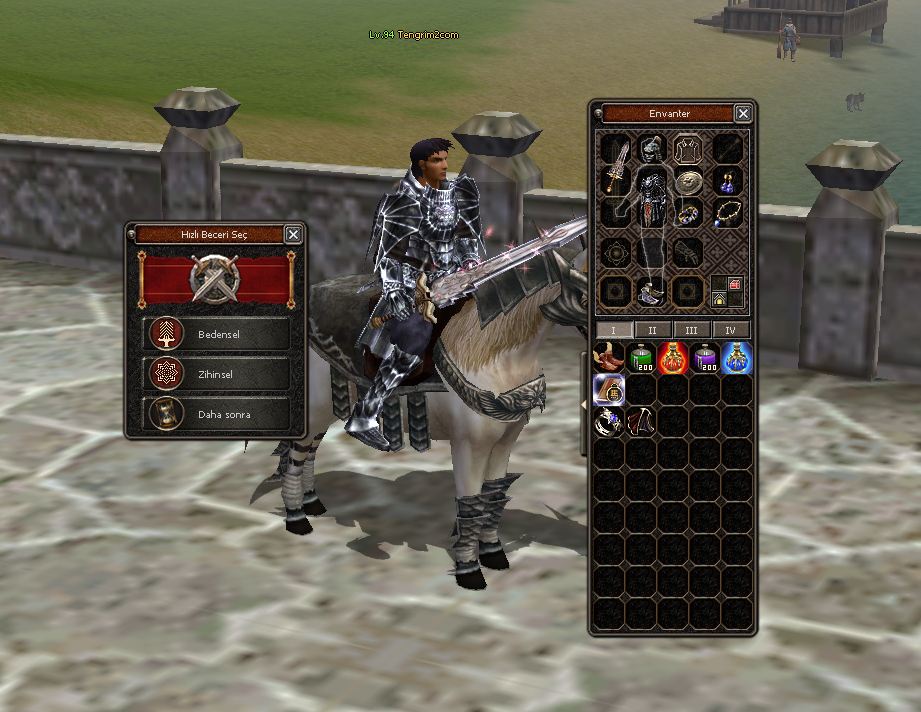Select inventory page I tab

(614, 330)
